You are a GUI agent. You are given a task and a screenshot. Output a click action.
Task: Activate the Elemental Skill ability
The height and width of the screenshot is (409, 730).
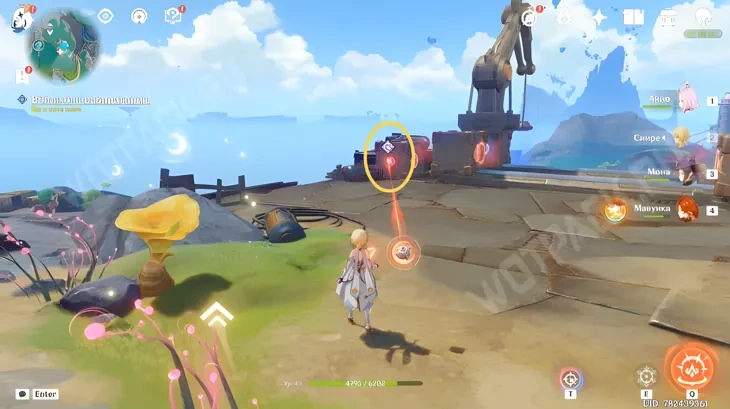click(x=647, y=376)
